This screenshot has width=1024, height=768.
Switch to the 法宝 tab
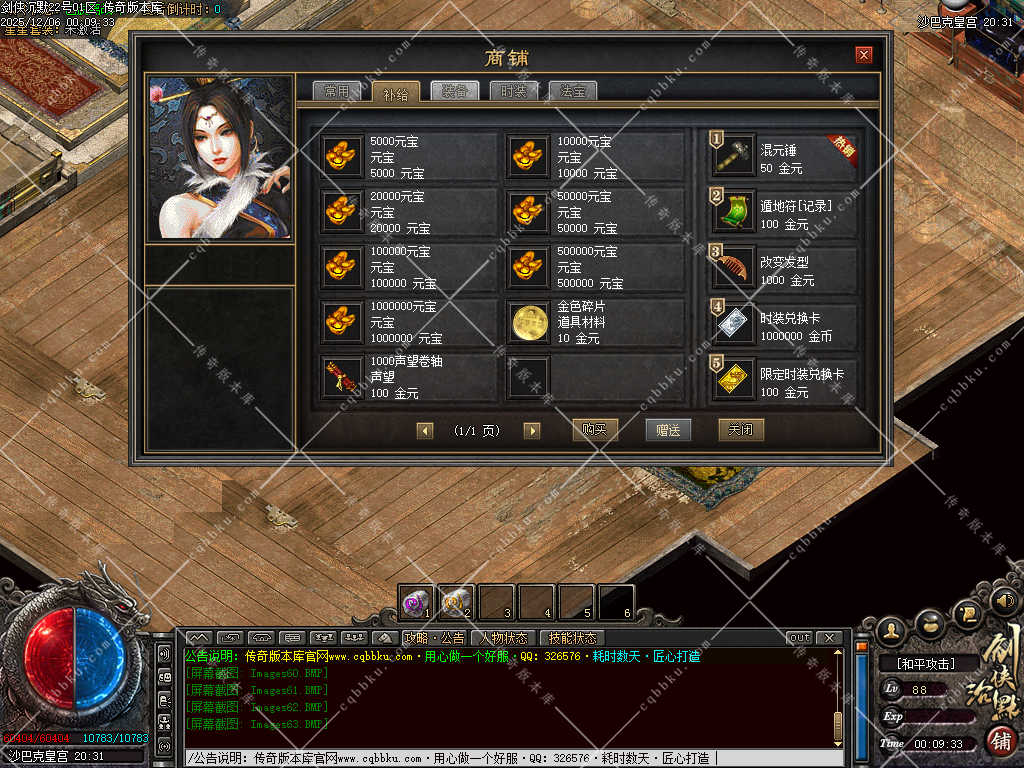[573, 91]
